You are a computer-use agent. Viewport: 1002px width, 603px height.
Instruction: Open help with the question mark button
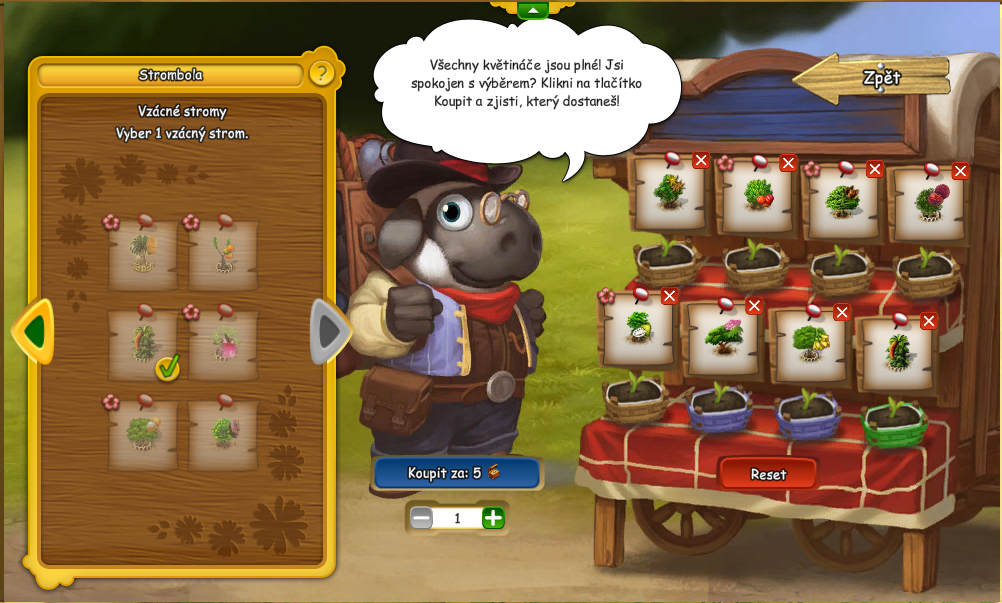(x=321, y=73)
